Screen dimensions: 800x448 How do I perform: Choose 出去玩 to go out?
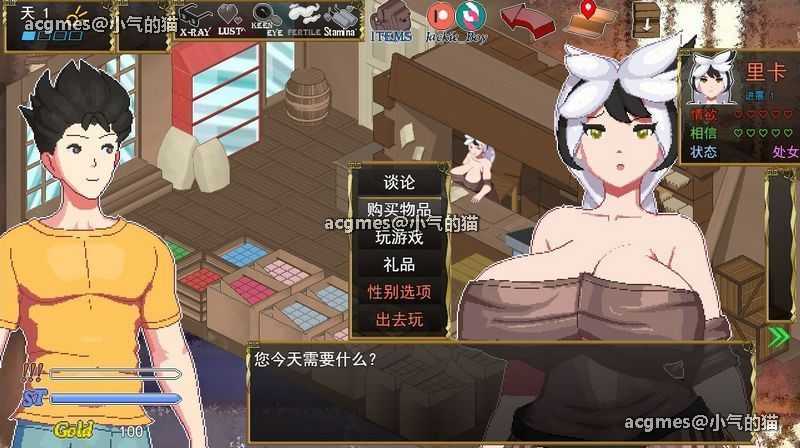point(399,320)
